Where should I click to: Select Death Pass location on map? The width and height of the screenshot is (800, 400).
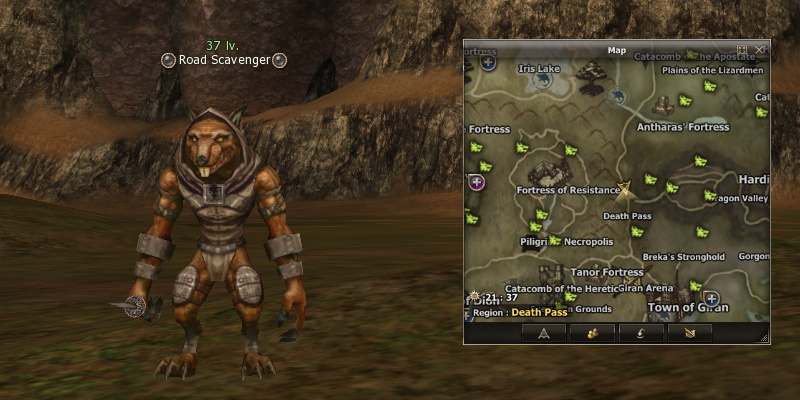pos(627,216)
